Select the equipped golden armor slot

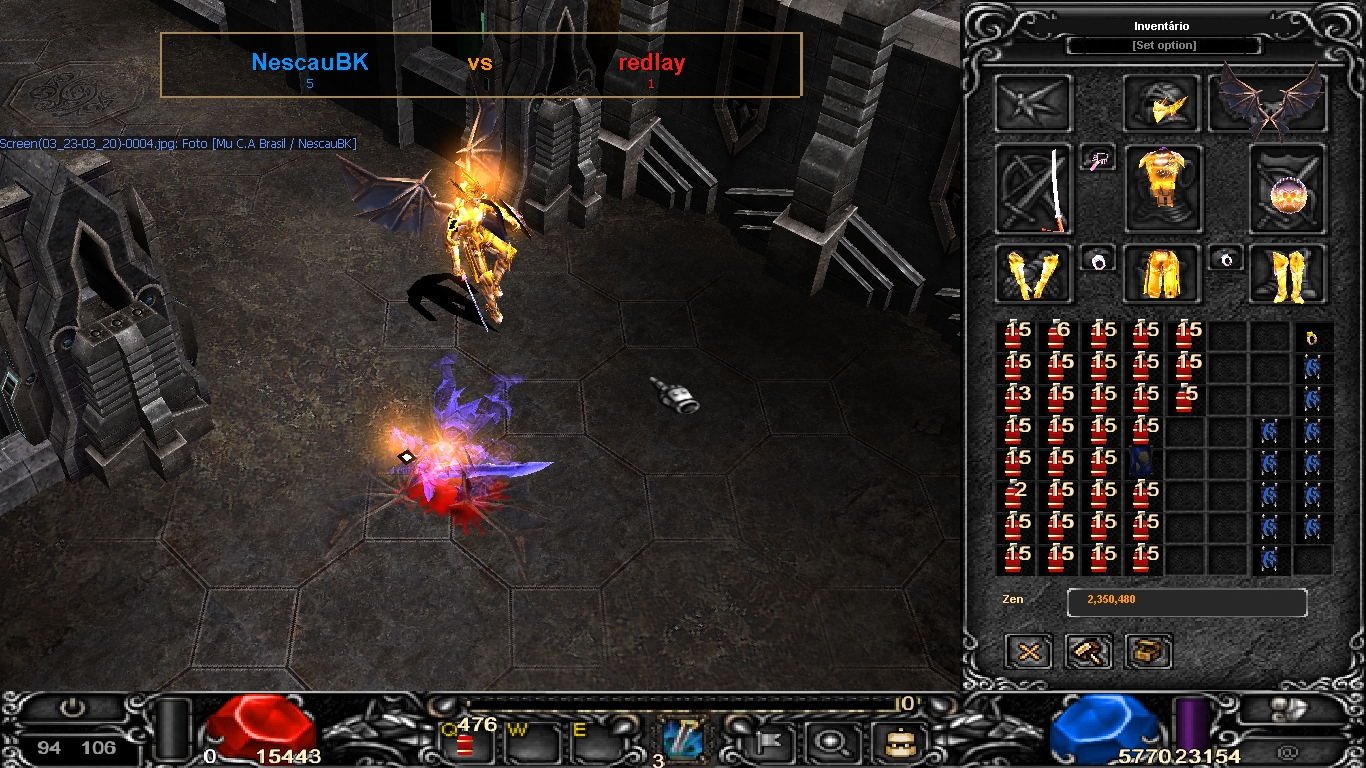[1164, 188]
